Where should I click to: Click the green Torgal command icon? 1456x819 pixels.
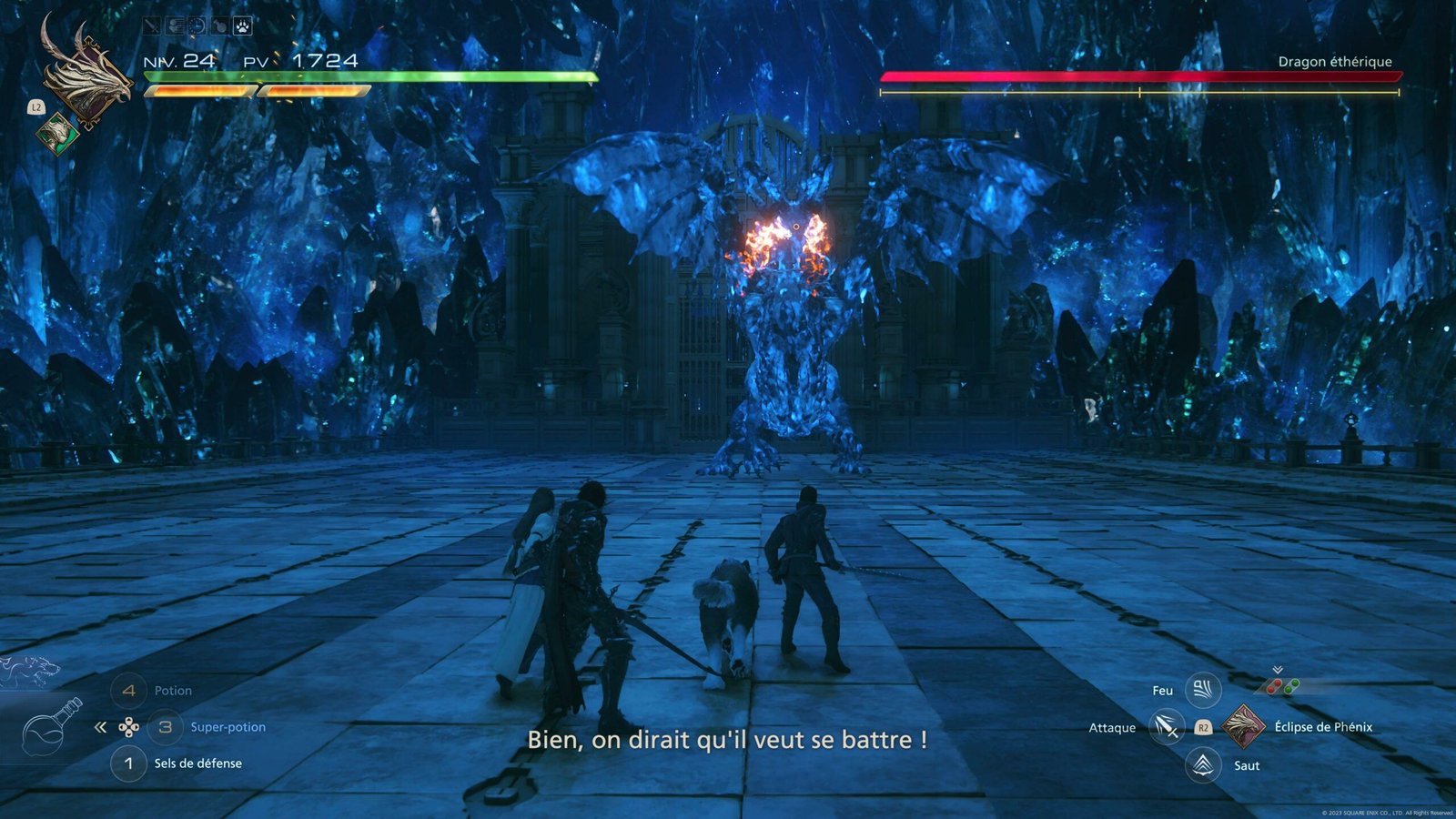pos(57,133)
